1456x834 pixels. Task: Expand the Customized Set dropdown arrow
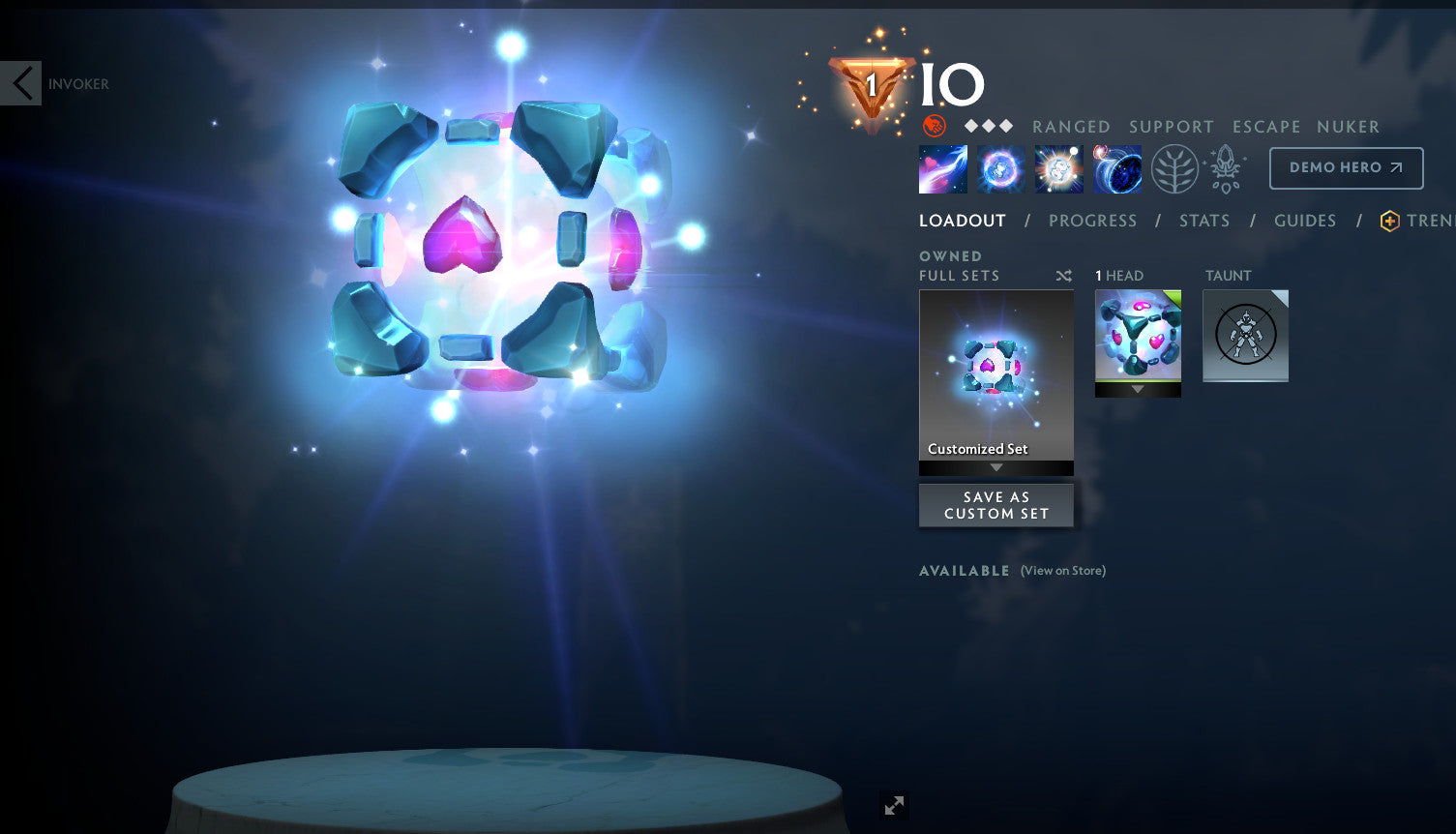point(995,467)
